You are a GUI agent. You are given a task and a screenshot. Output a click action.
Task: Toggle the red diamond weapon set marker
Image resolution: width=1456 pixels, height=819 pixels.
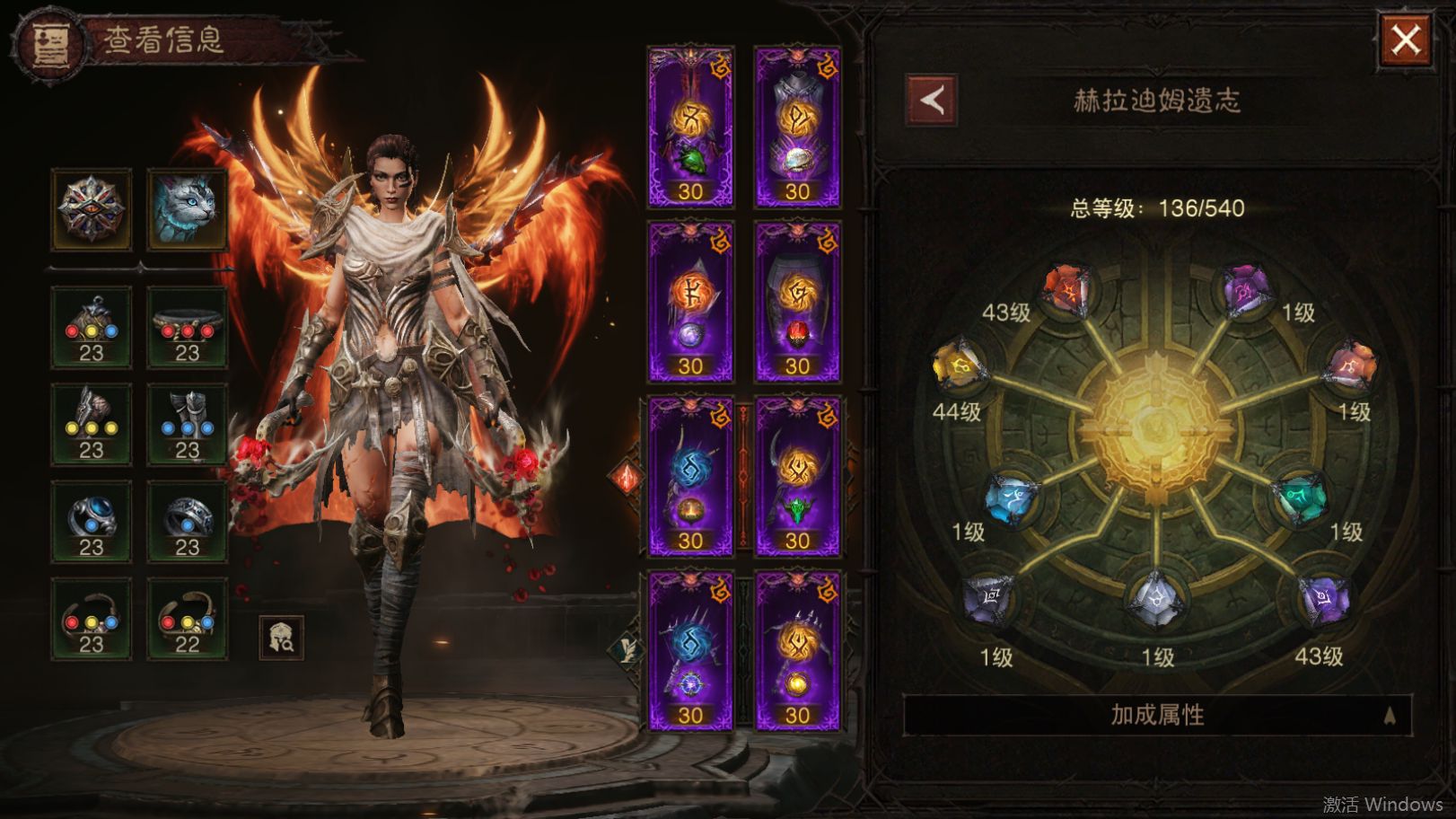626,478
